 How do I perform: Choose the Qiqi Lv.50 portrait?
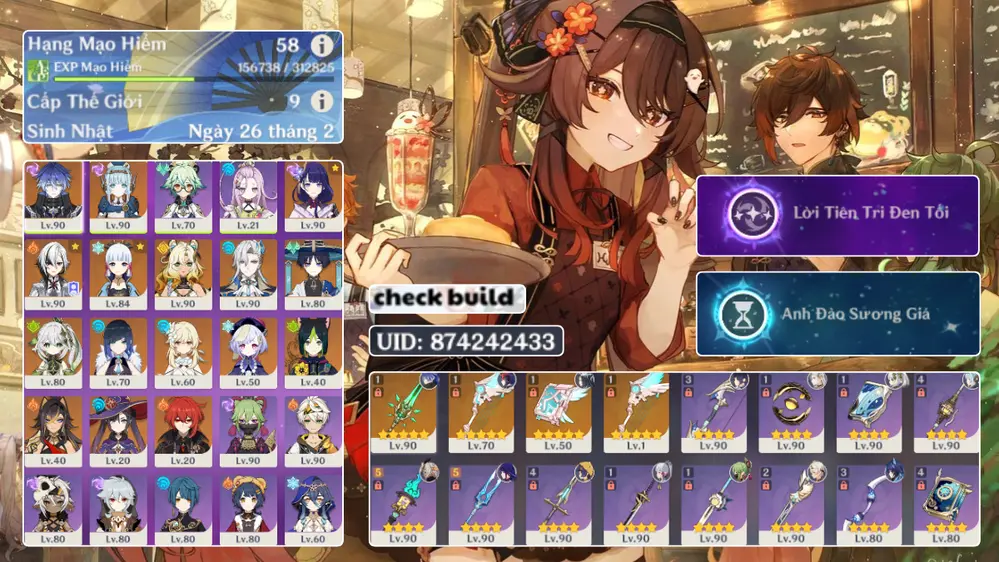[x=248, y=351]
